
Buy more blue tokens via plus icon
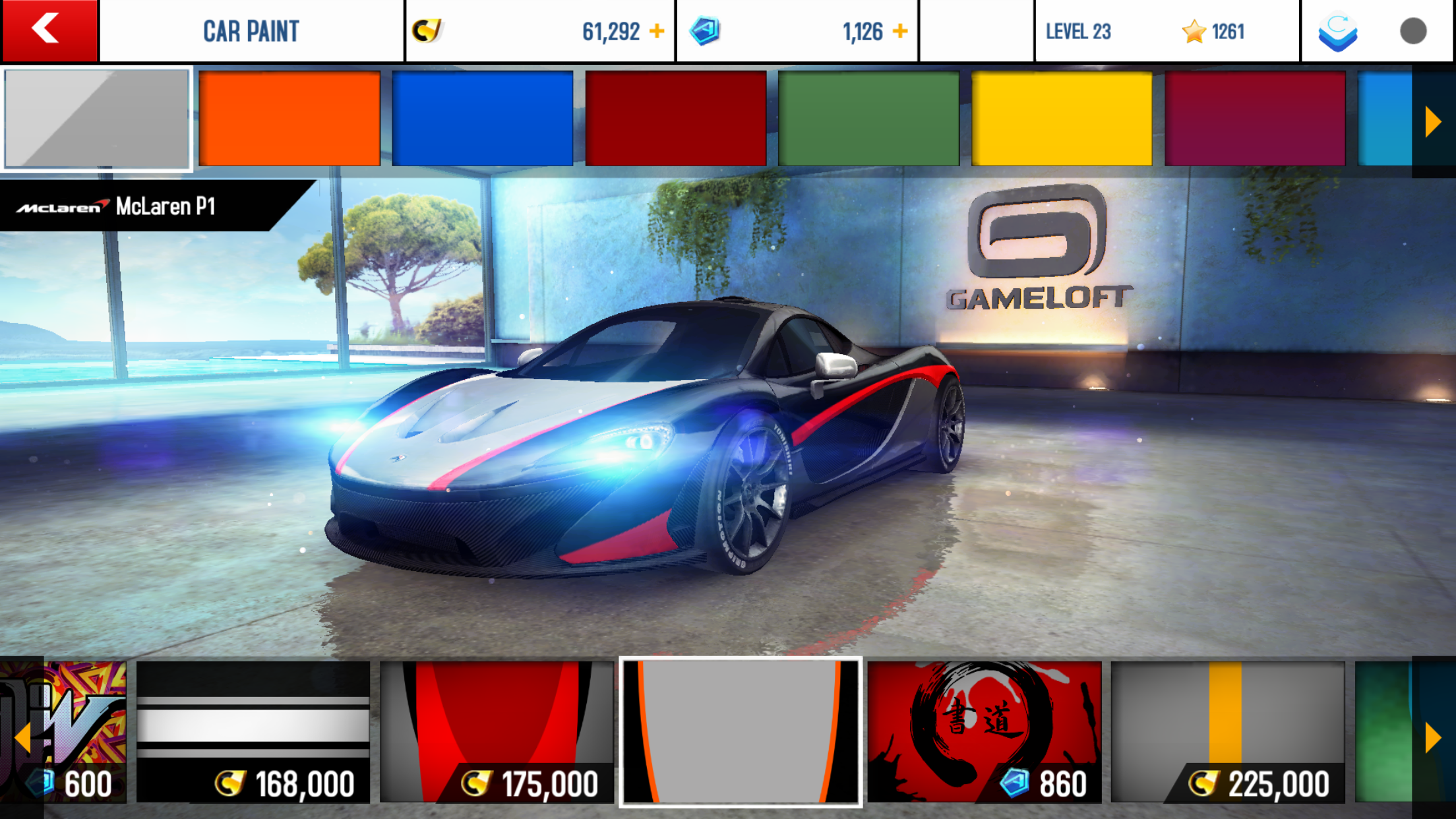pyautogui.click(x=900, y=31)
